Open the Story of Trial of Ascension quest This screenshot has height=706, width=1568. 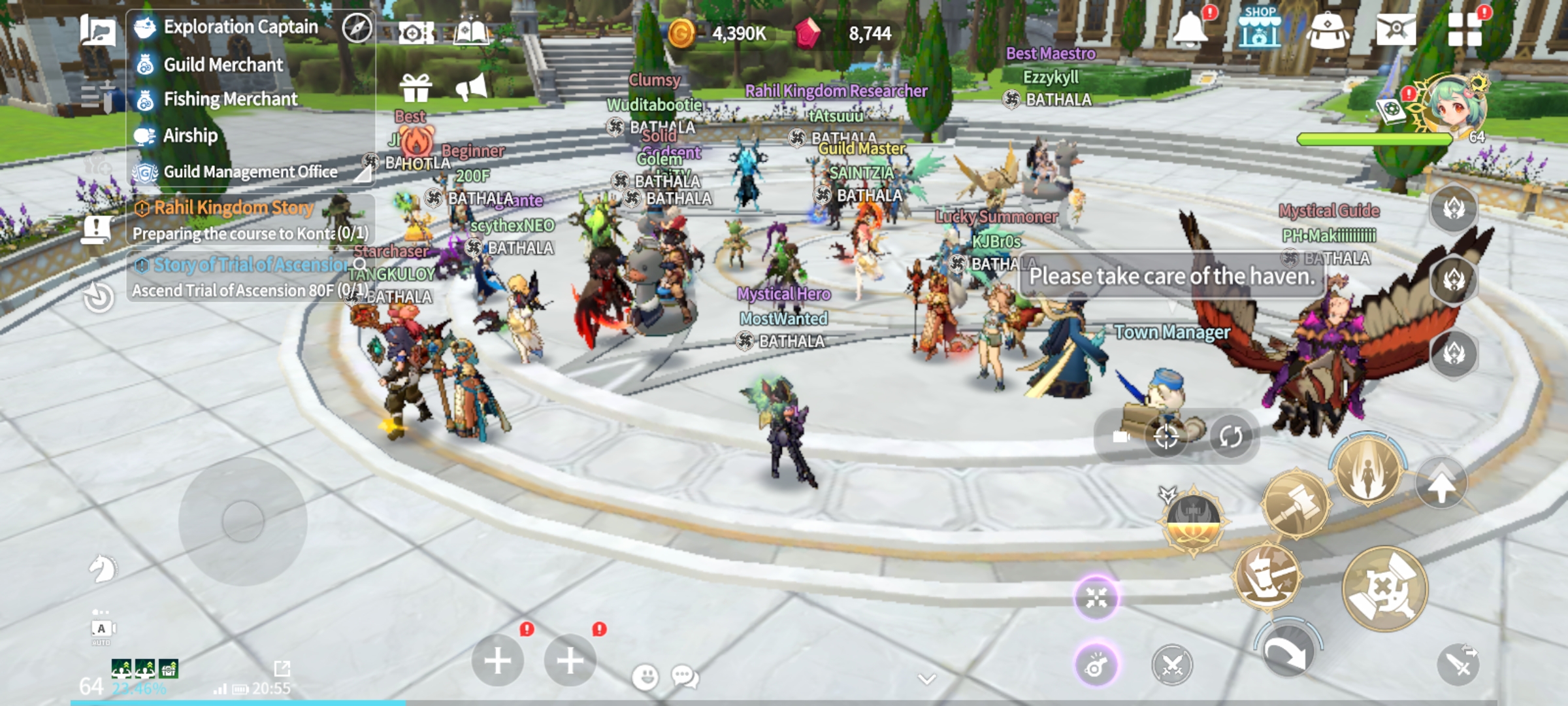point(250,265)
